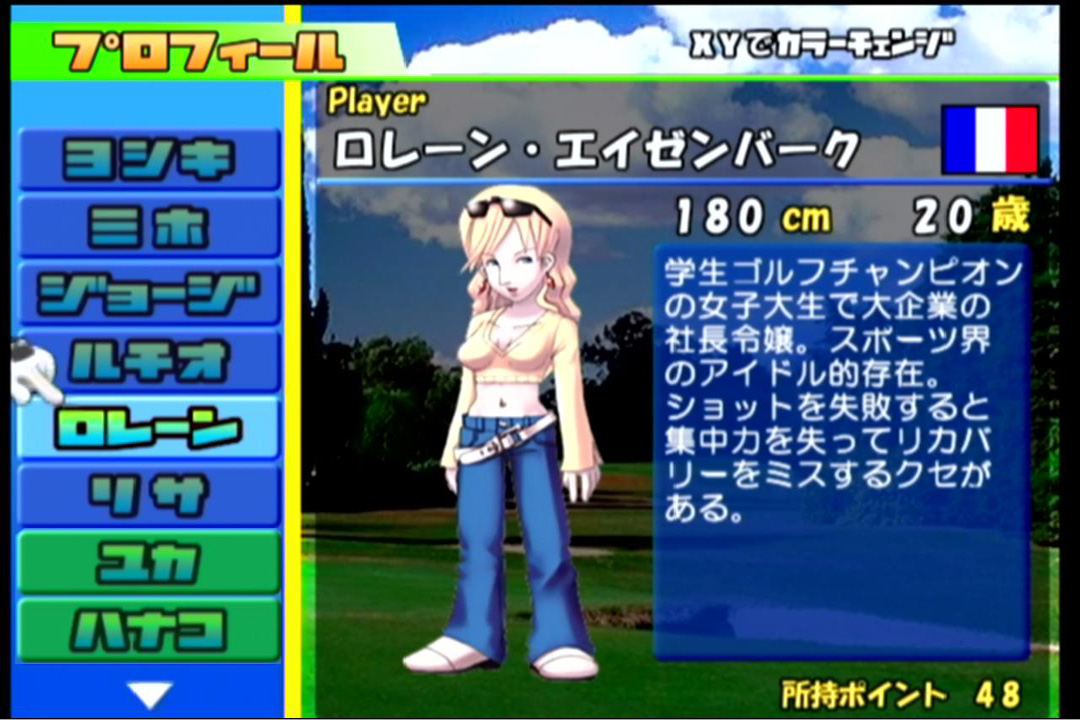This screenshot has height=720, width=1080.
Task: Click the highlighted ロレーン entry
Action: (150, 428)
